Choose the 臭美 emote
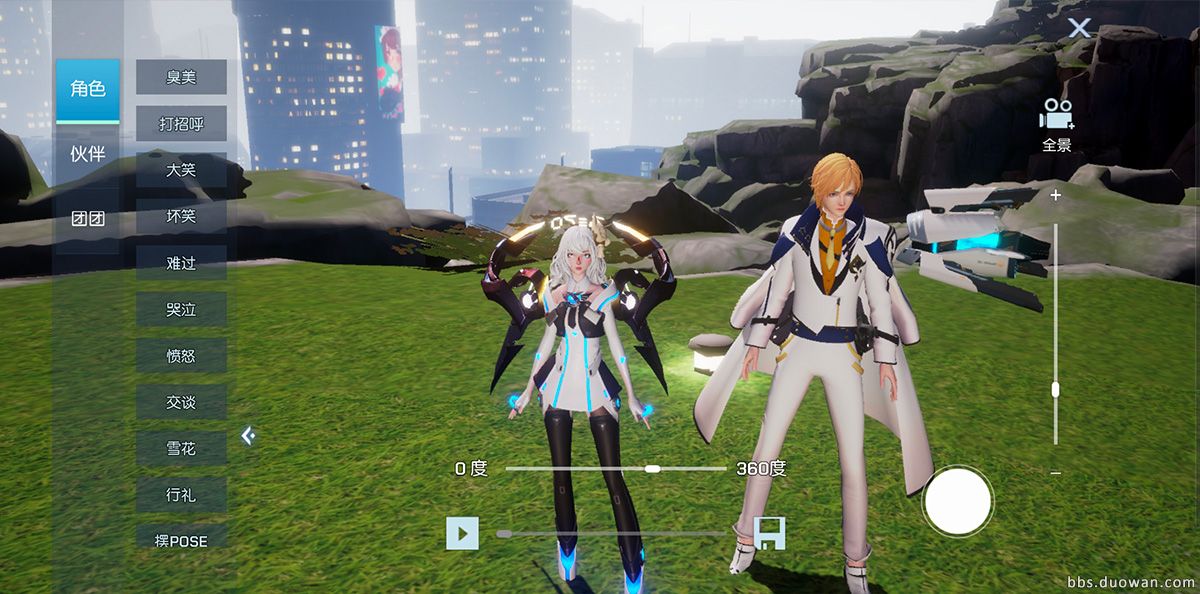The image size is (1200, 594). pos(181,77)
